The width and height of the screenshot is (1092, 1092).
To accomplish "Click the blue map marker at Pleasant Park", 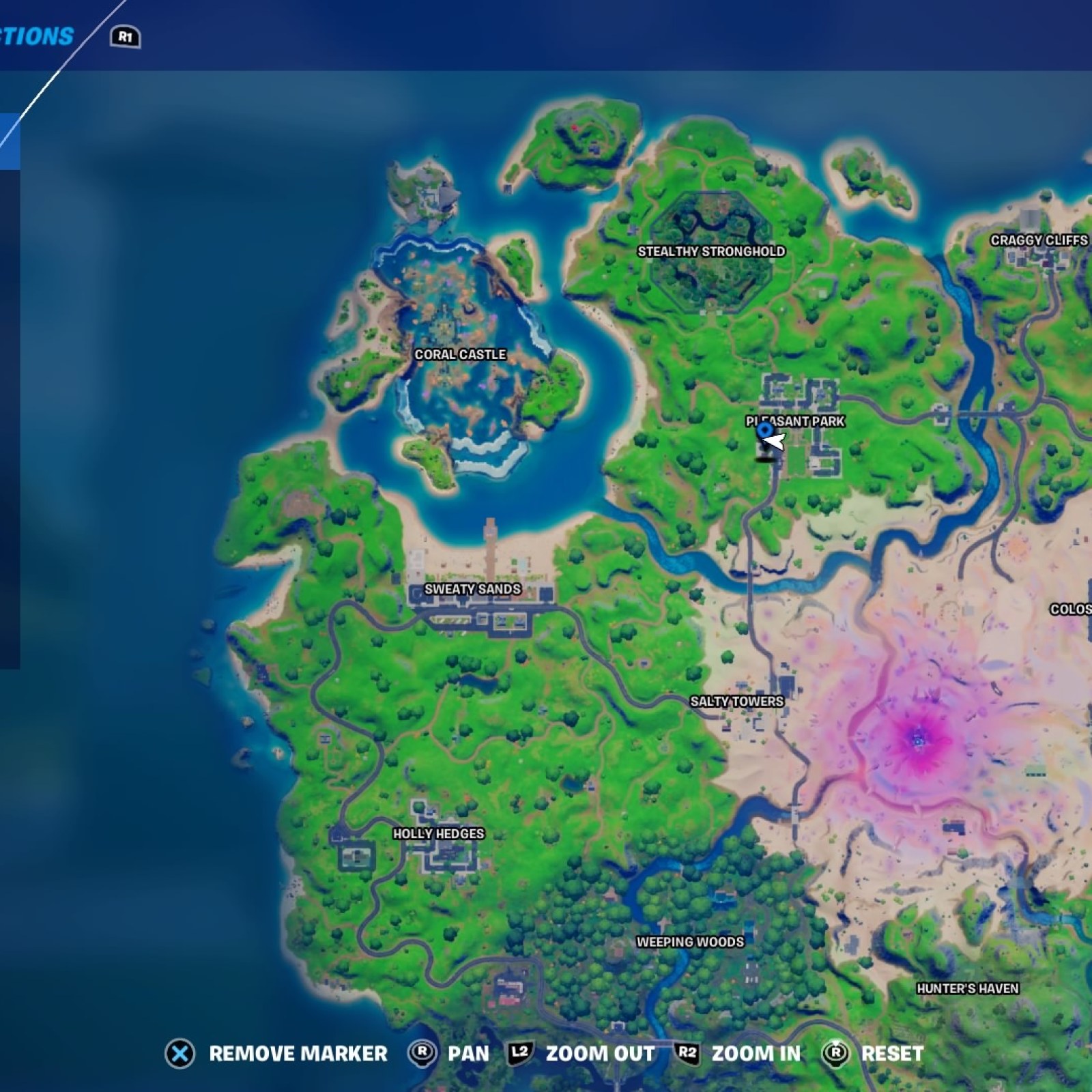I will point(764,430).
